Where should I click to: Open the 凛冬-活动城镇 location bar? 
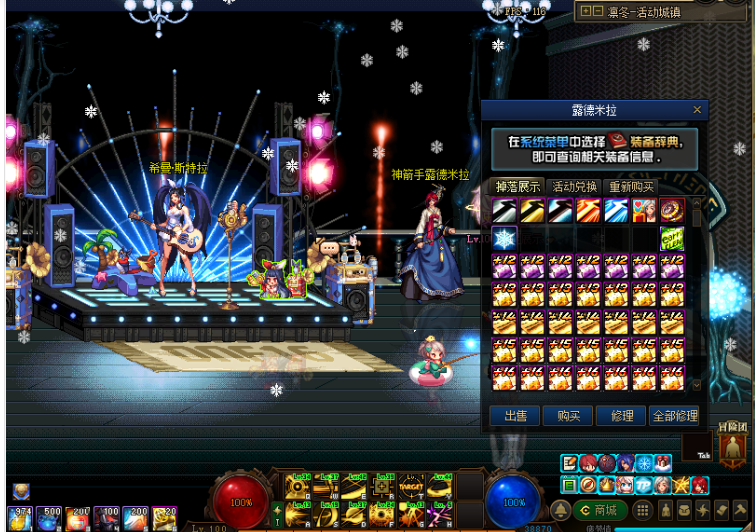click(658, 13)
